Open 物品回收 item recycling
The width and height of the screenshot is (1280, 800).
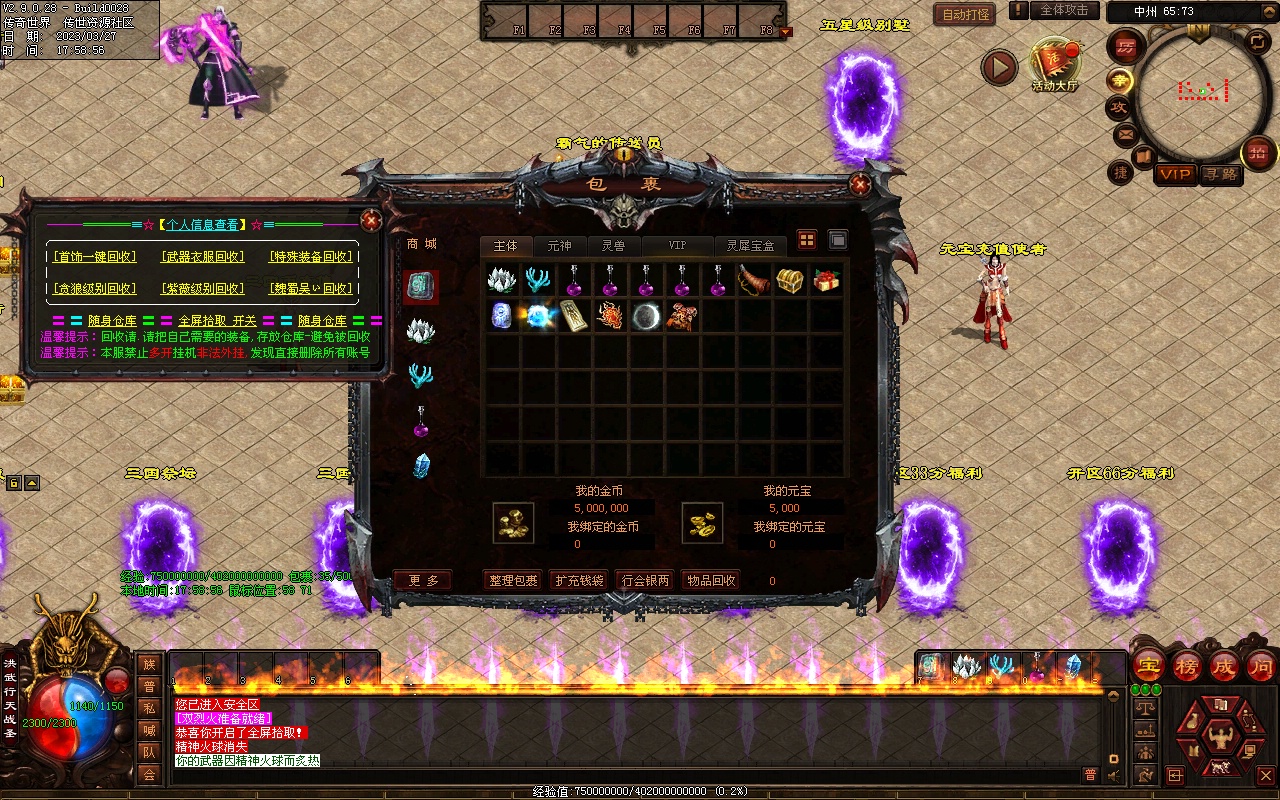(x=711, y=581)
